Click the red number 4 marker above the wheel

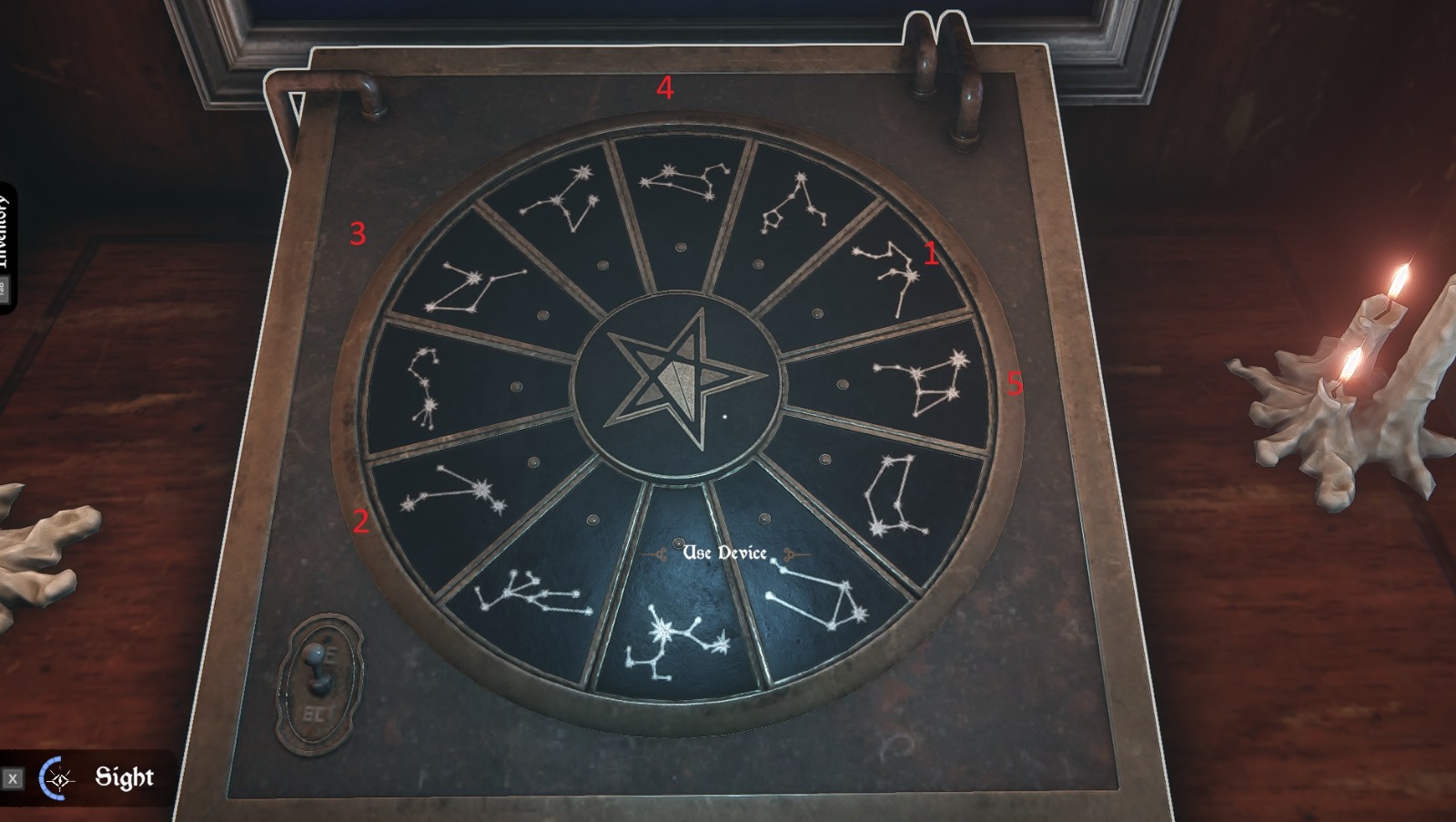(x=665, y=89)
